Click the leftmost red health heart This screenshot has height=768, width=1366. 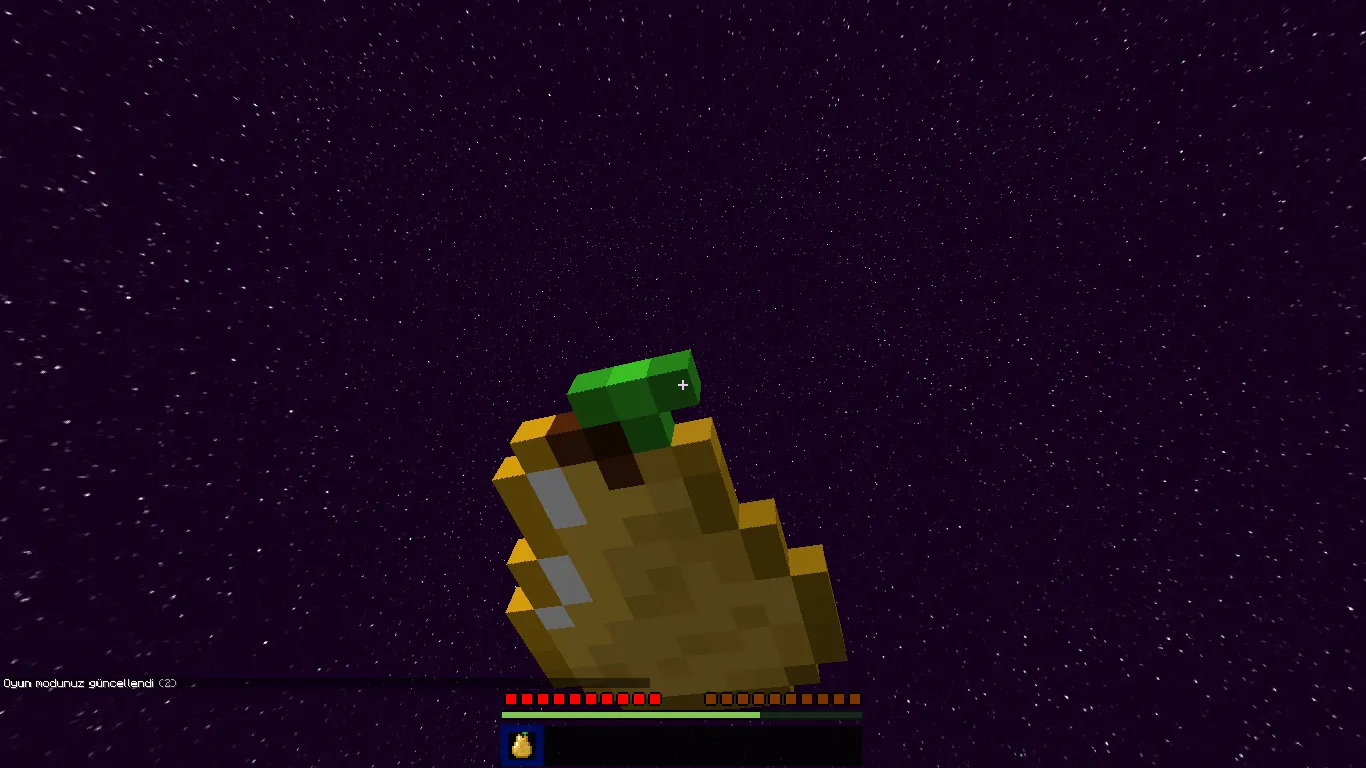(509, 698)
